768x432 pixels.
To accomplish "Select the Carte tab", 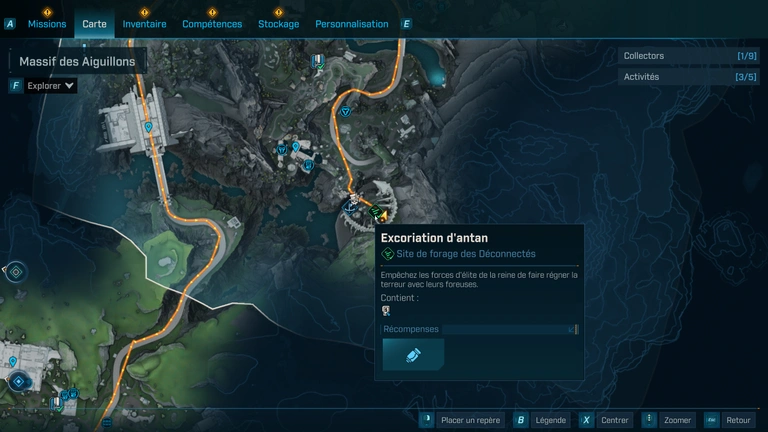I will (x=94, y=23).
